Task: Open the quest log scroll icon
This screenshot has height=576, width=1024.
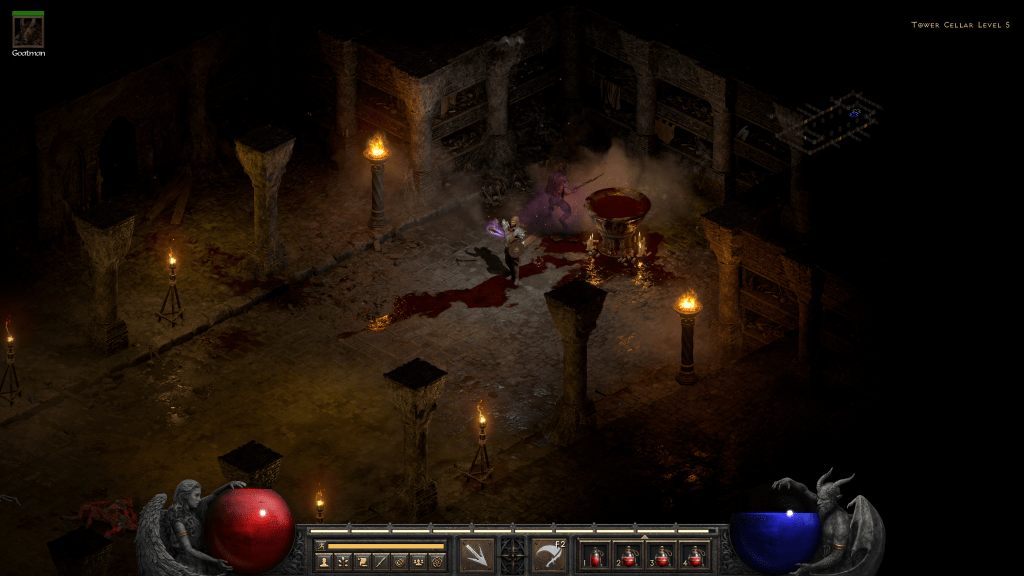Action: point(361,562)
